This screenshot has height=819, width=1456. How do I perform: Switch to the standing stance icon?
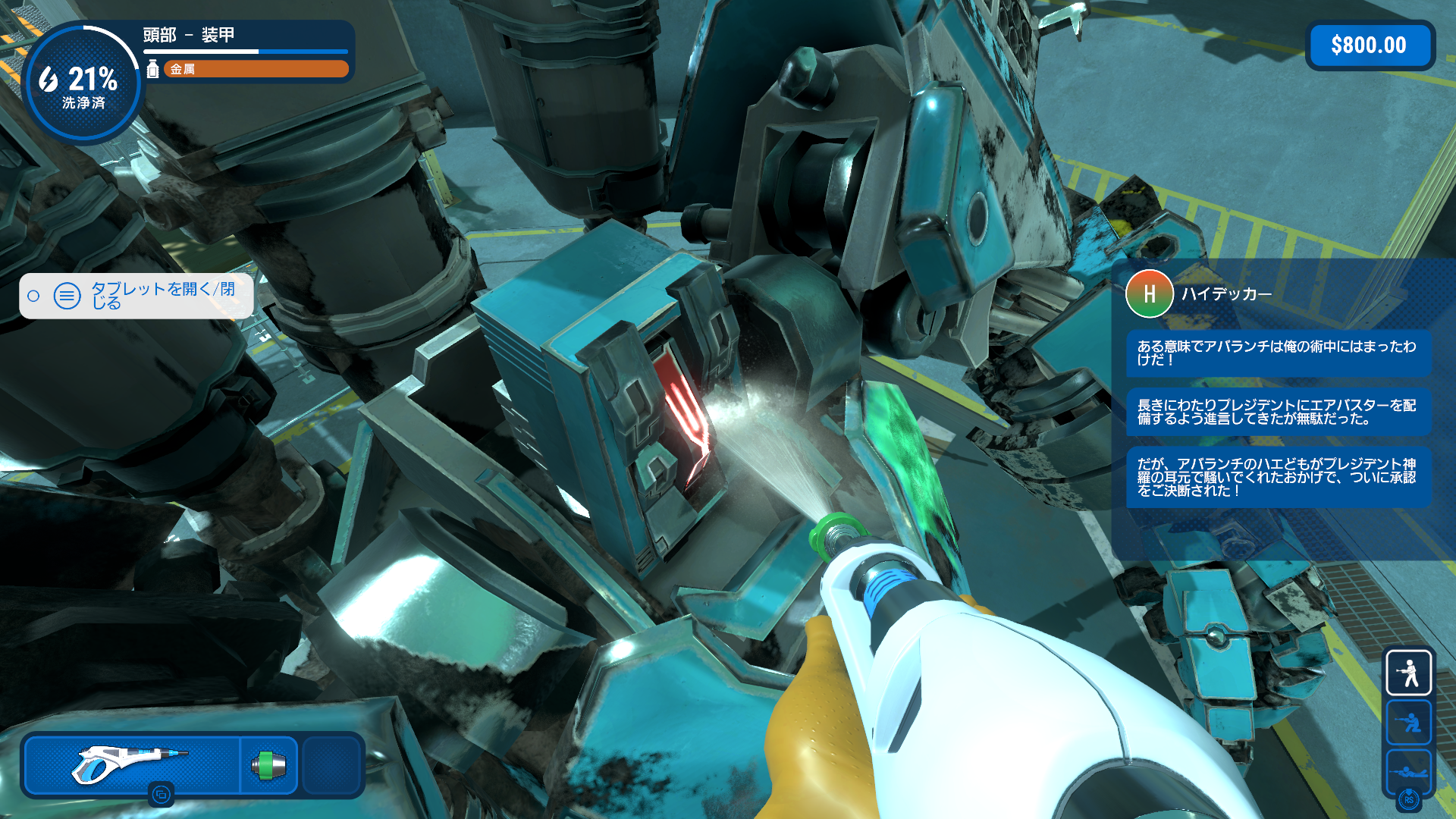click(1408, 673)
